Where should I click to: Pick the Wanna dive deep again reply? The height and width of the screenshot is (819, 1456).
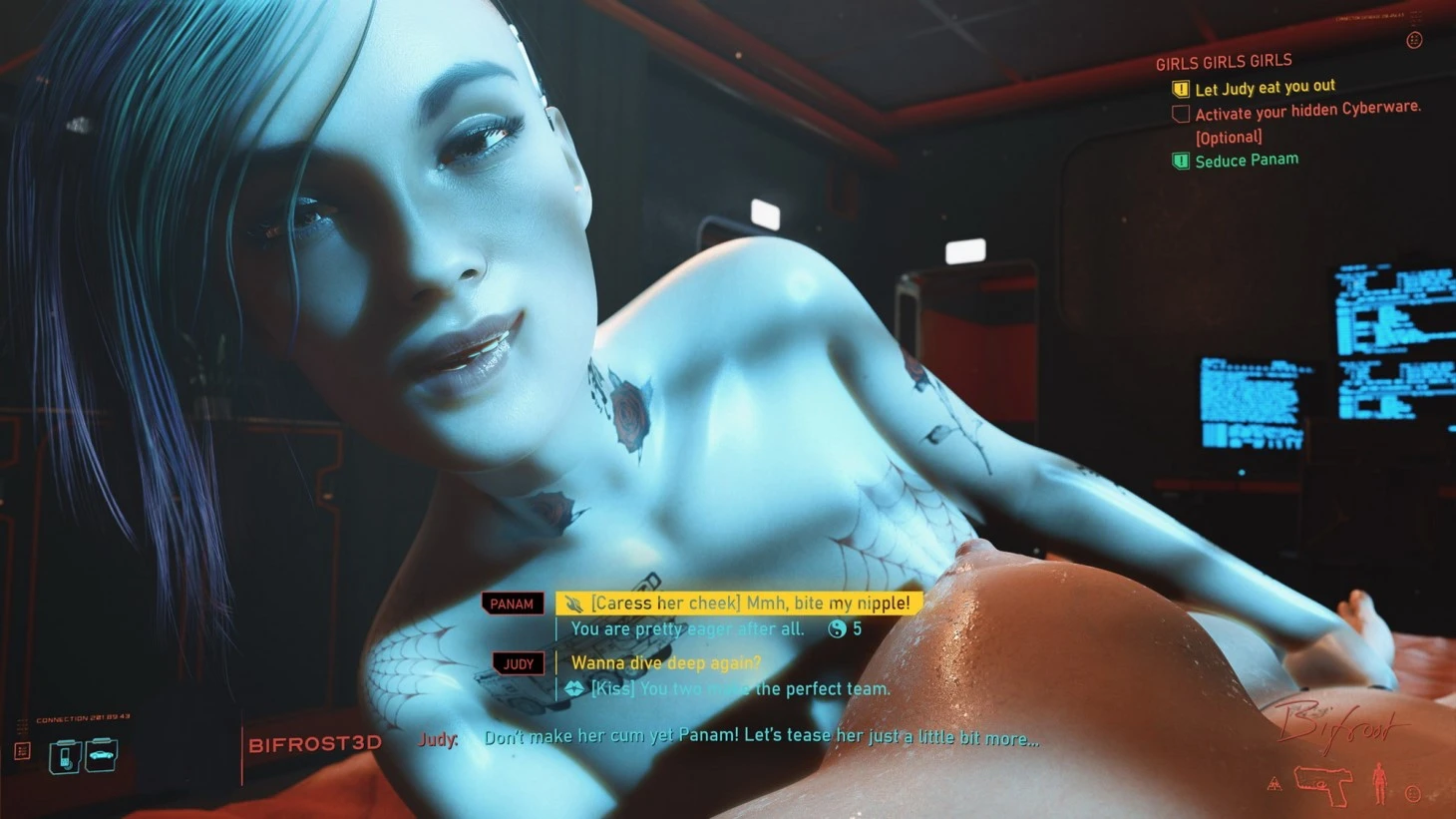tap(665, 663)
